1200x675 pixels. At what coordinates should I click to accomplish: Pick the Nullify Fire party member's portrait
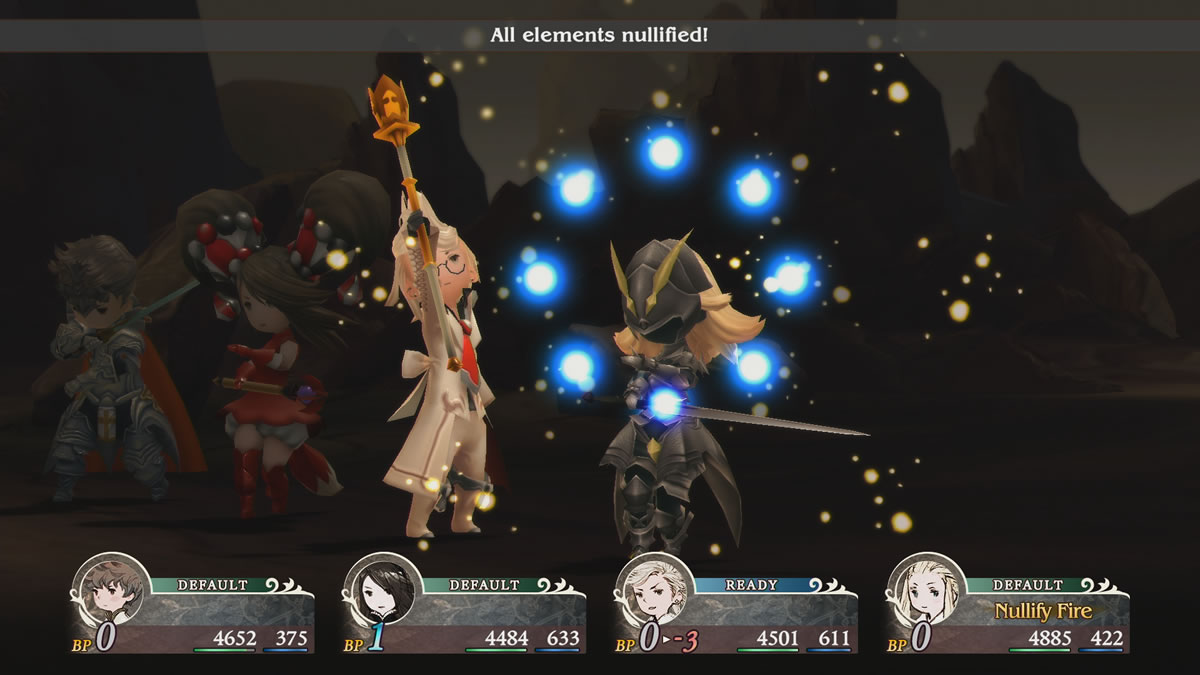[924, 590]
